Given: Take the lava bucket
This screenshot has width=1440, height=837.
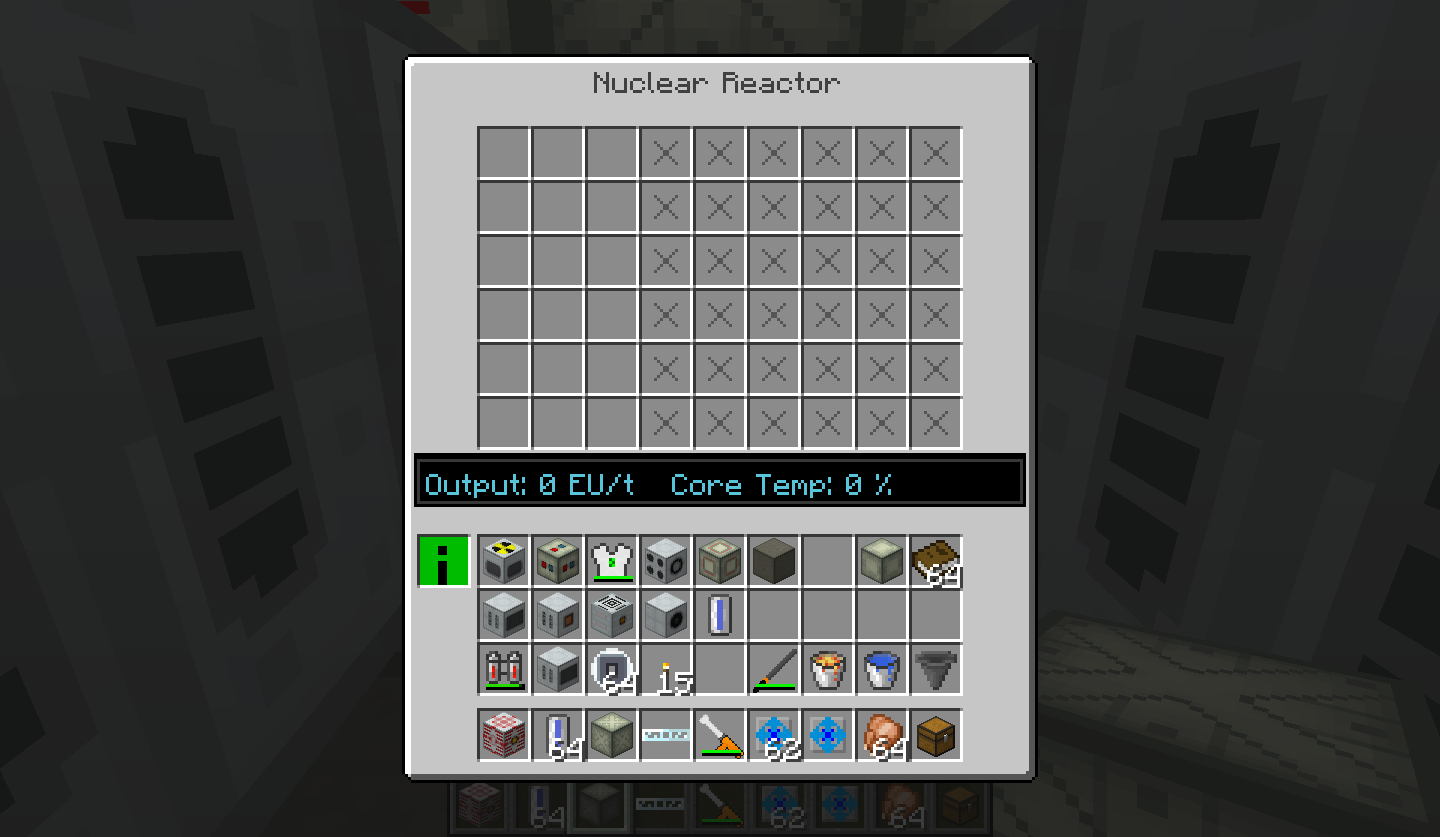Looking at the screenshot, I should click(828, 669).
